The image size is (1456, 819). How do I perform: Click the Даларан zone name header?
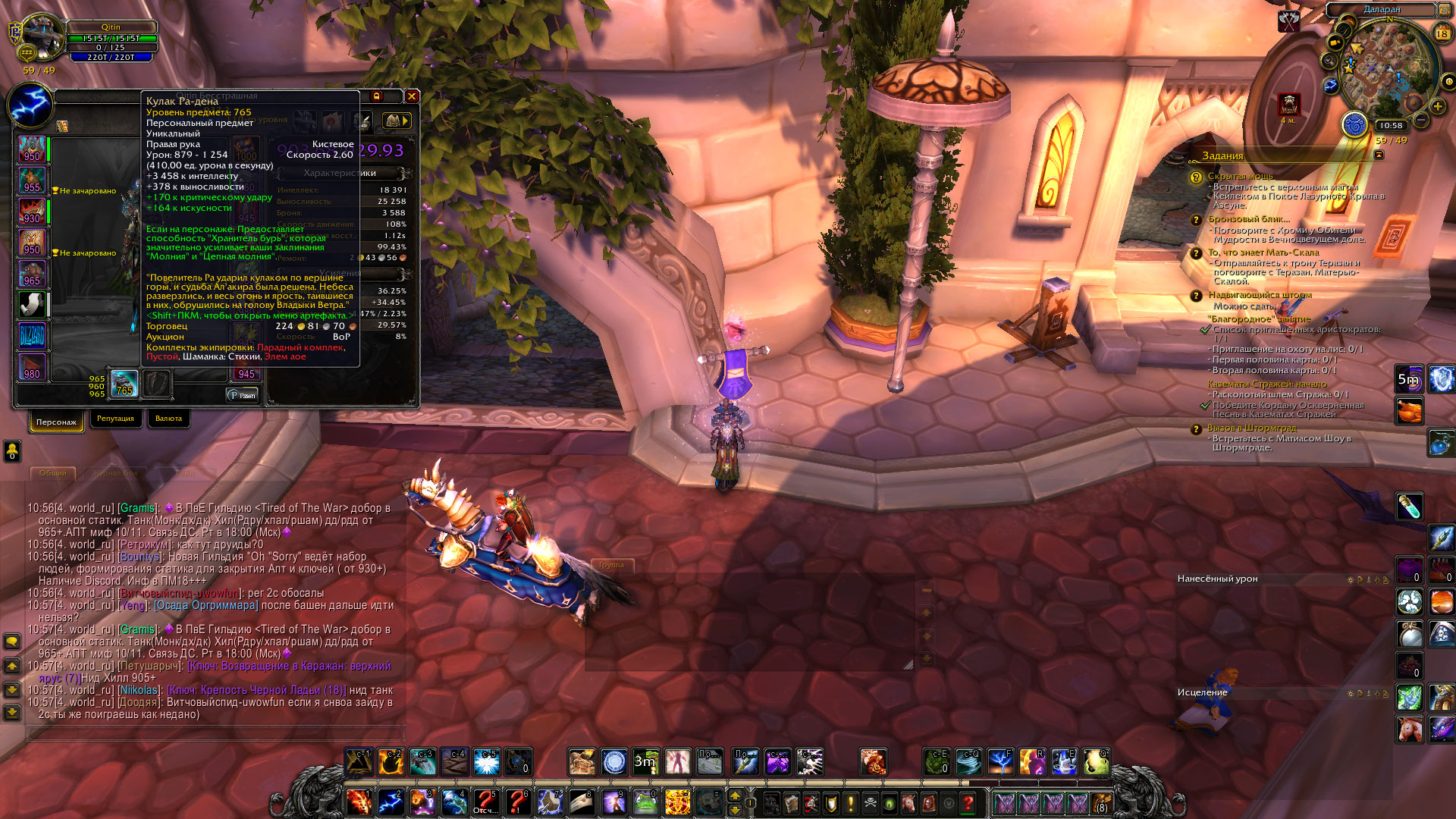click(1382, 10)
